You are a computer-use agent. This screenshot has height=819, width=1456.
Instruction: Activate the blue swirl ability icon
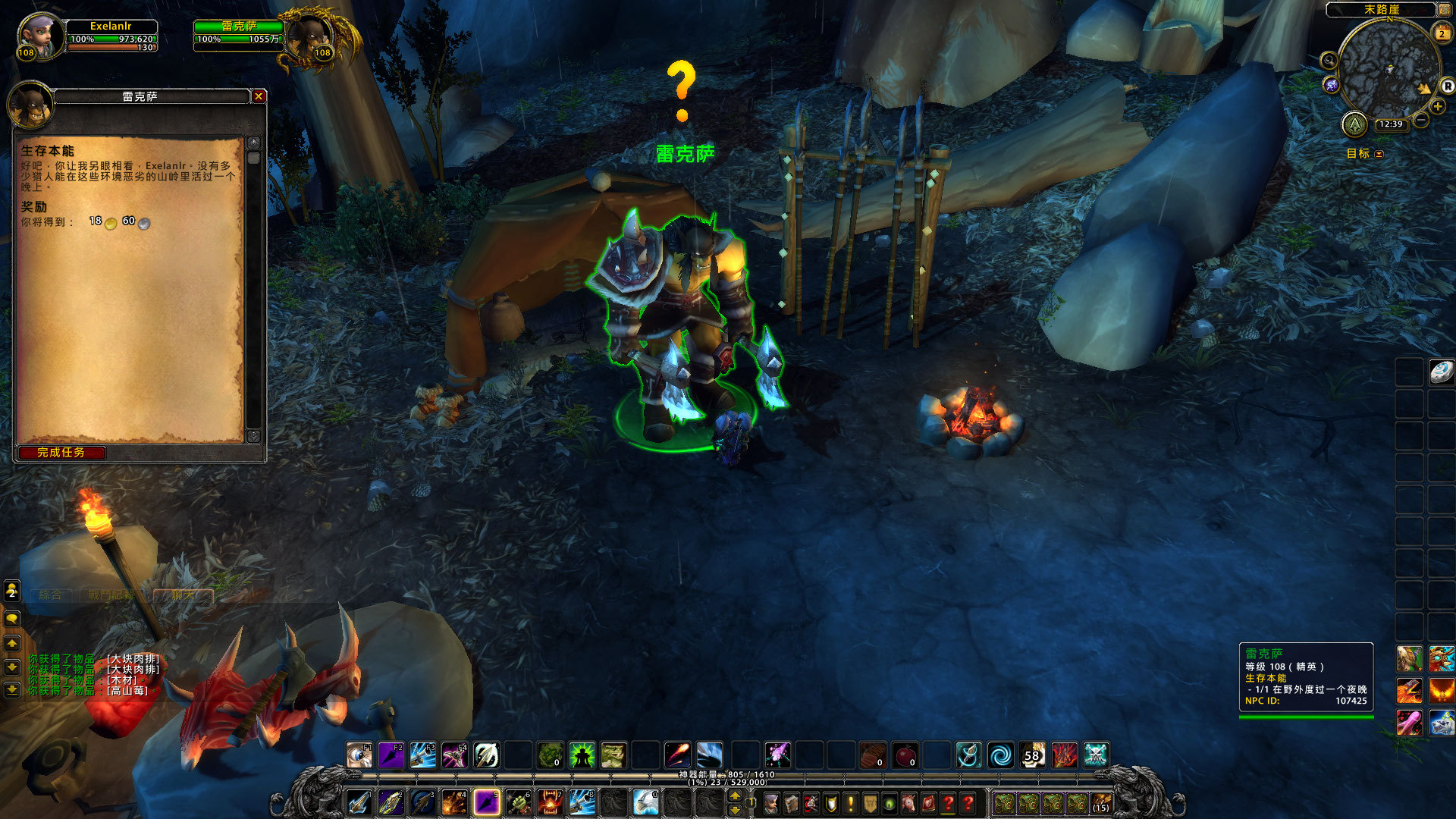pyautogui.click(x=1000, y=755)
